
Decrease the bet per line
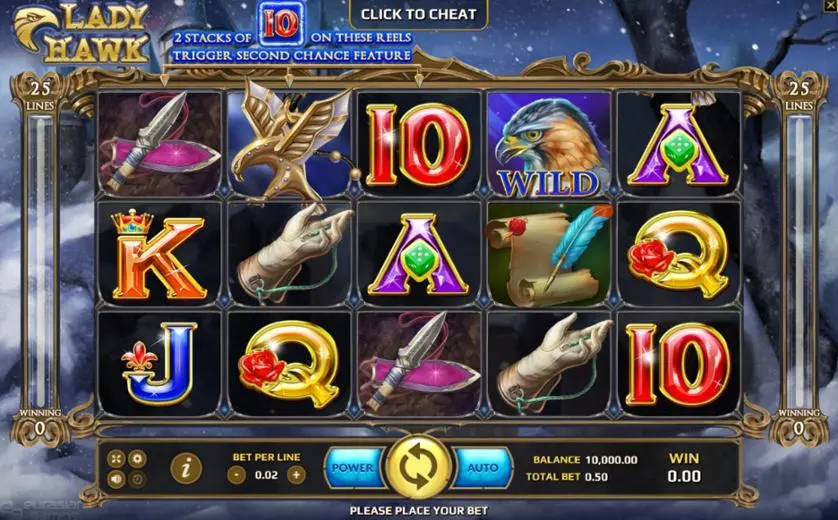pyautogui.click(x=235, y=475)
